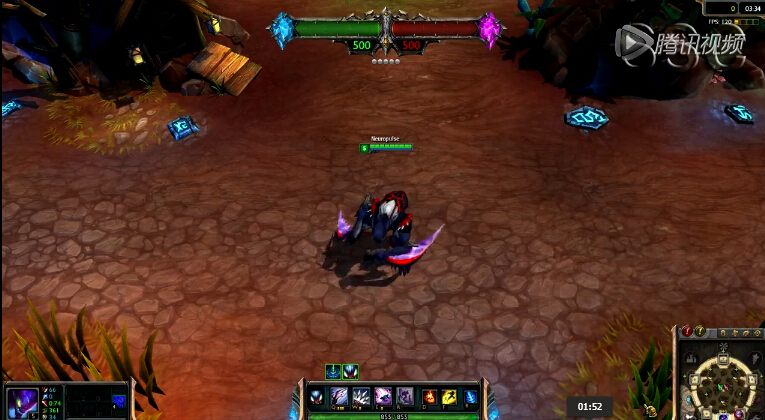Use the Flash summoner spell

click(x=449, y=397)
